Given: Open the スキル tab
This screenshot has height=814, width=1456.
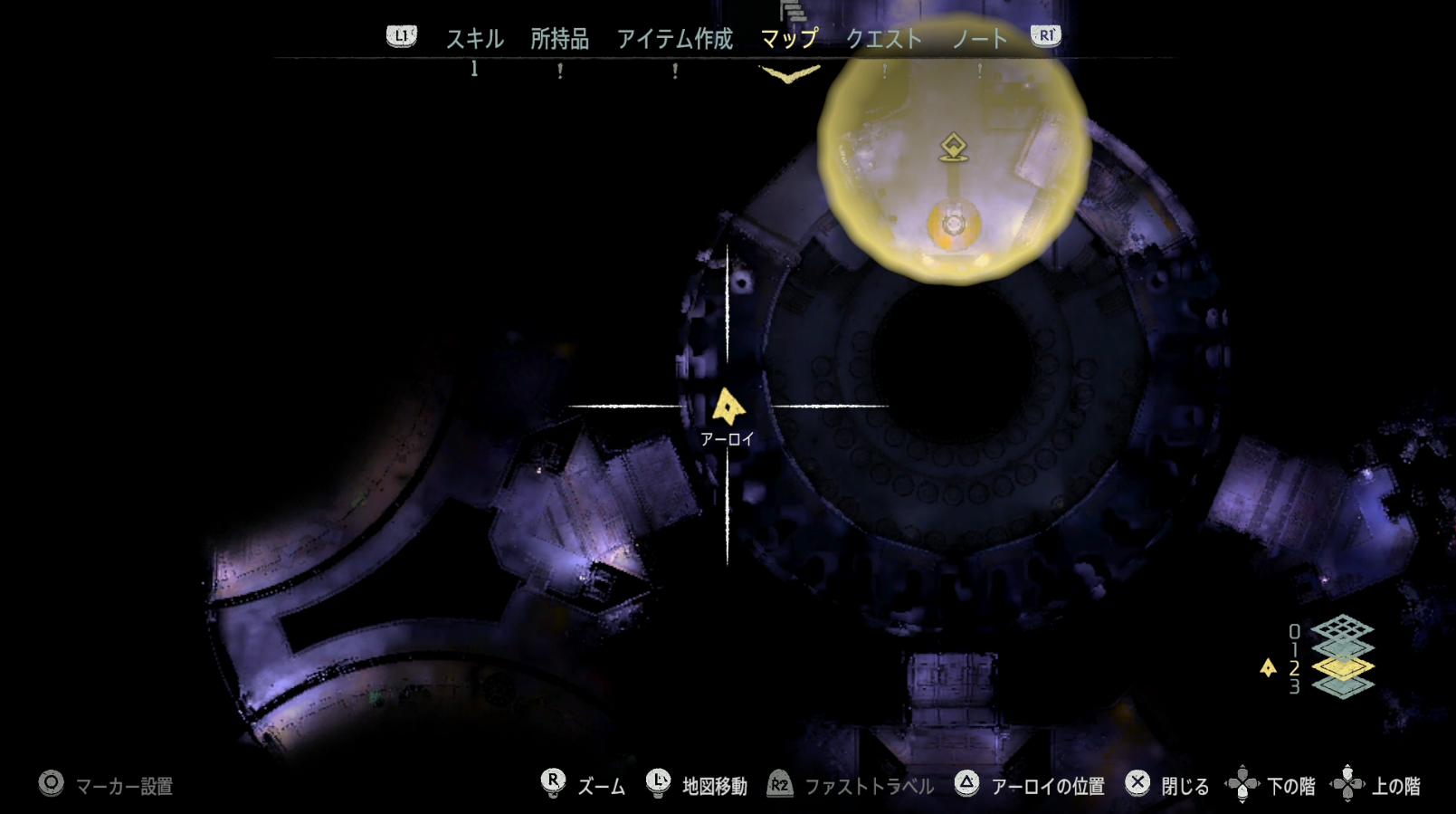Looking at the screenshot, I should (x=475, y=39).
